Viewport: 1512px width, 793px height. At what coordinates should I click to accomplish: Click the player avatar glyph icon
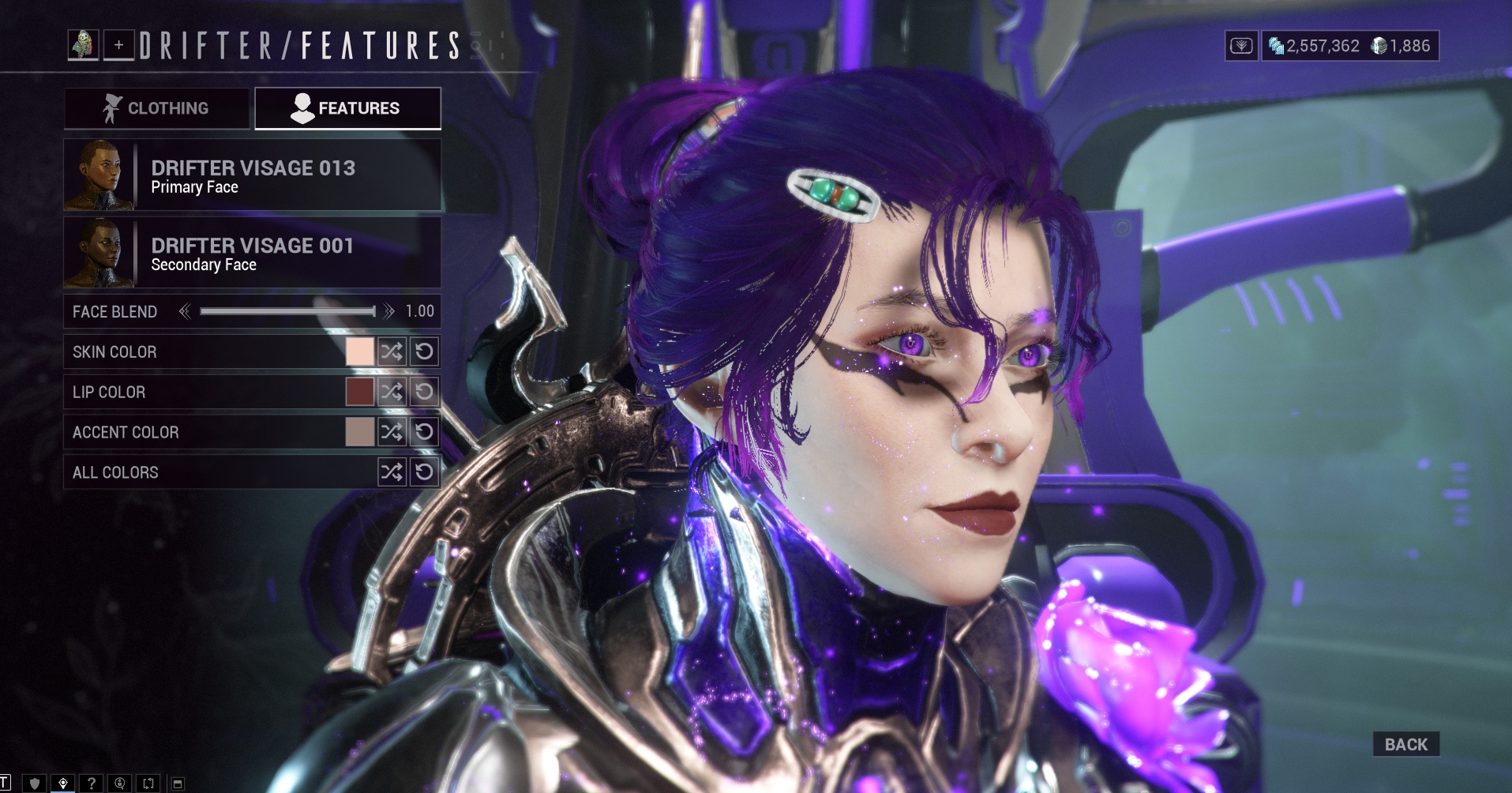83,45
